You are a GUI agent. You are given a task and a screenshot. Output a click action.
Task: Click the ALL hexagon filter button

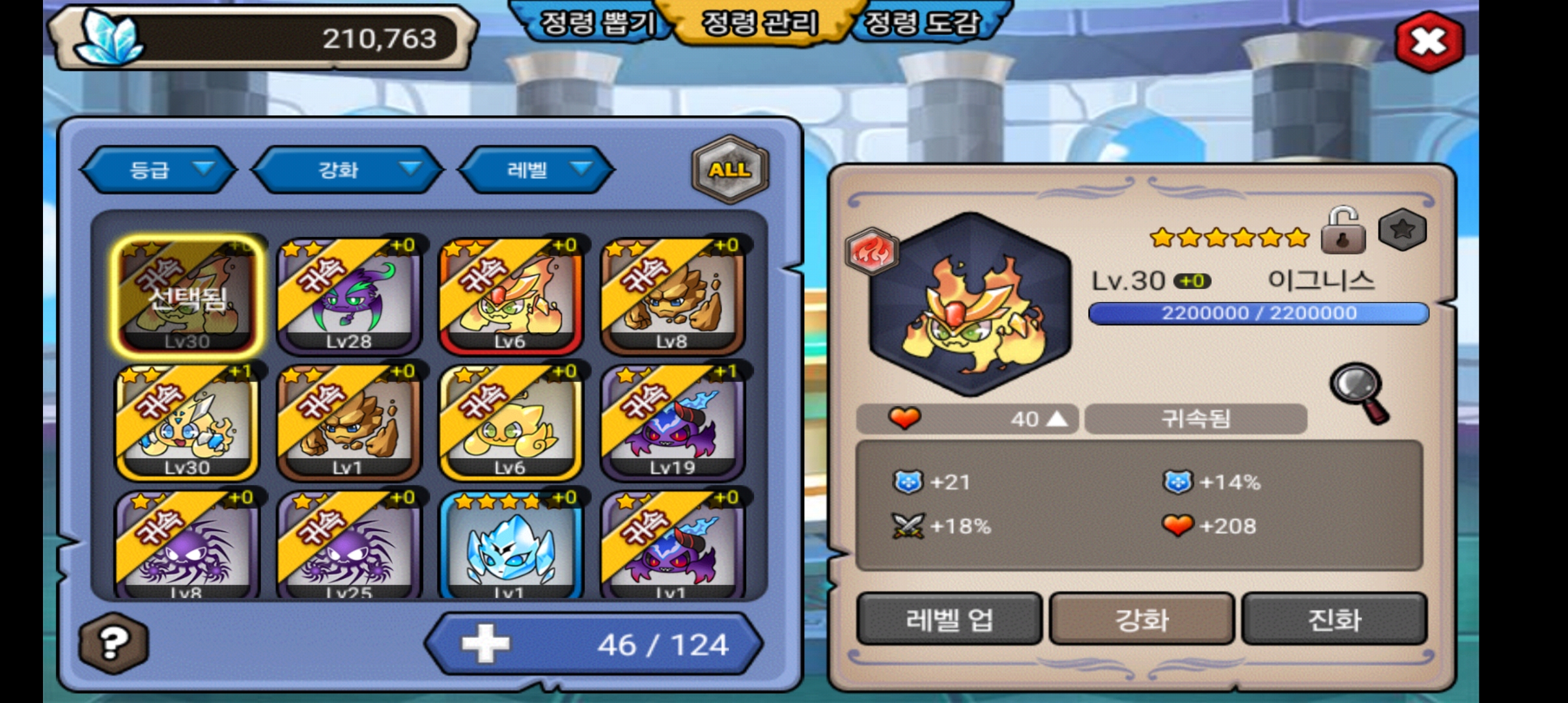coord(729,170)
